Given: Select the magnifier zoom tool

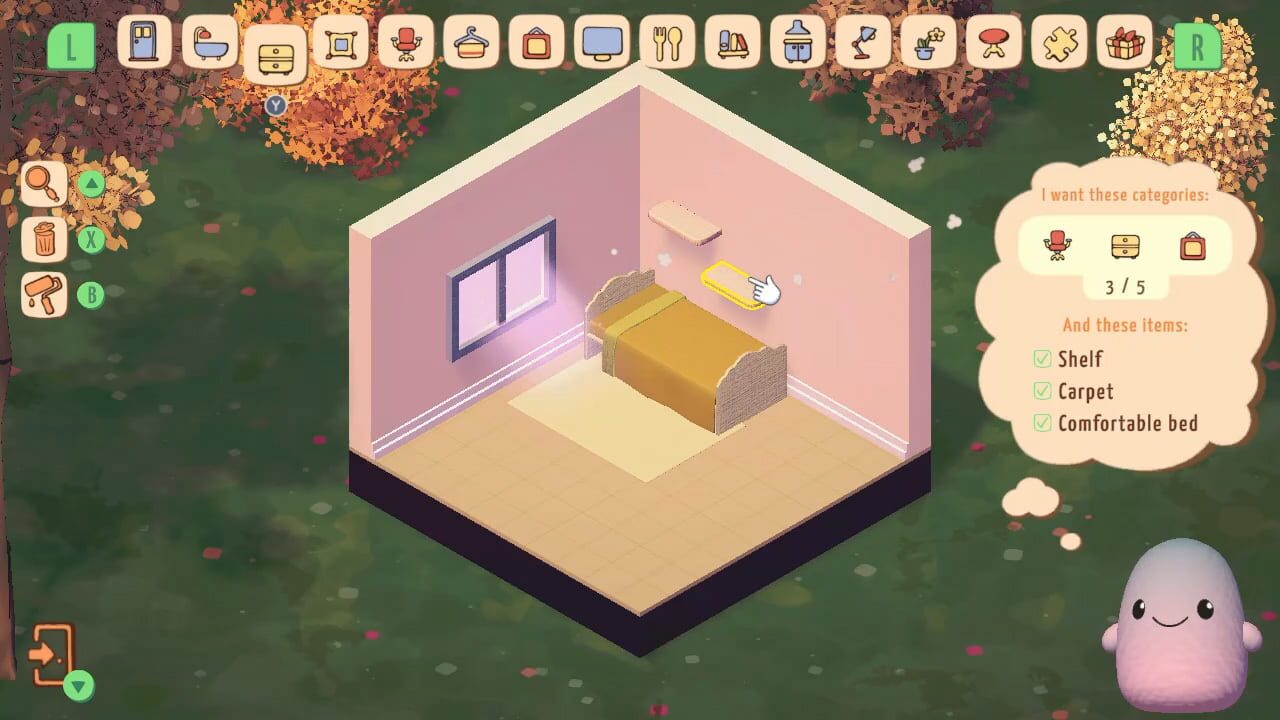Looking at the screenshot, I should (43, 184).
